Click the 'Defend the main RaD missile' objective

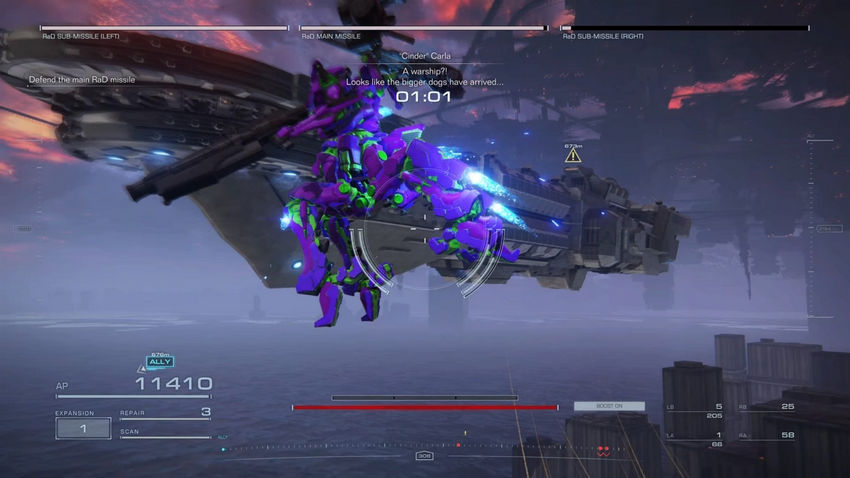point(84,80)
